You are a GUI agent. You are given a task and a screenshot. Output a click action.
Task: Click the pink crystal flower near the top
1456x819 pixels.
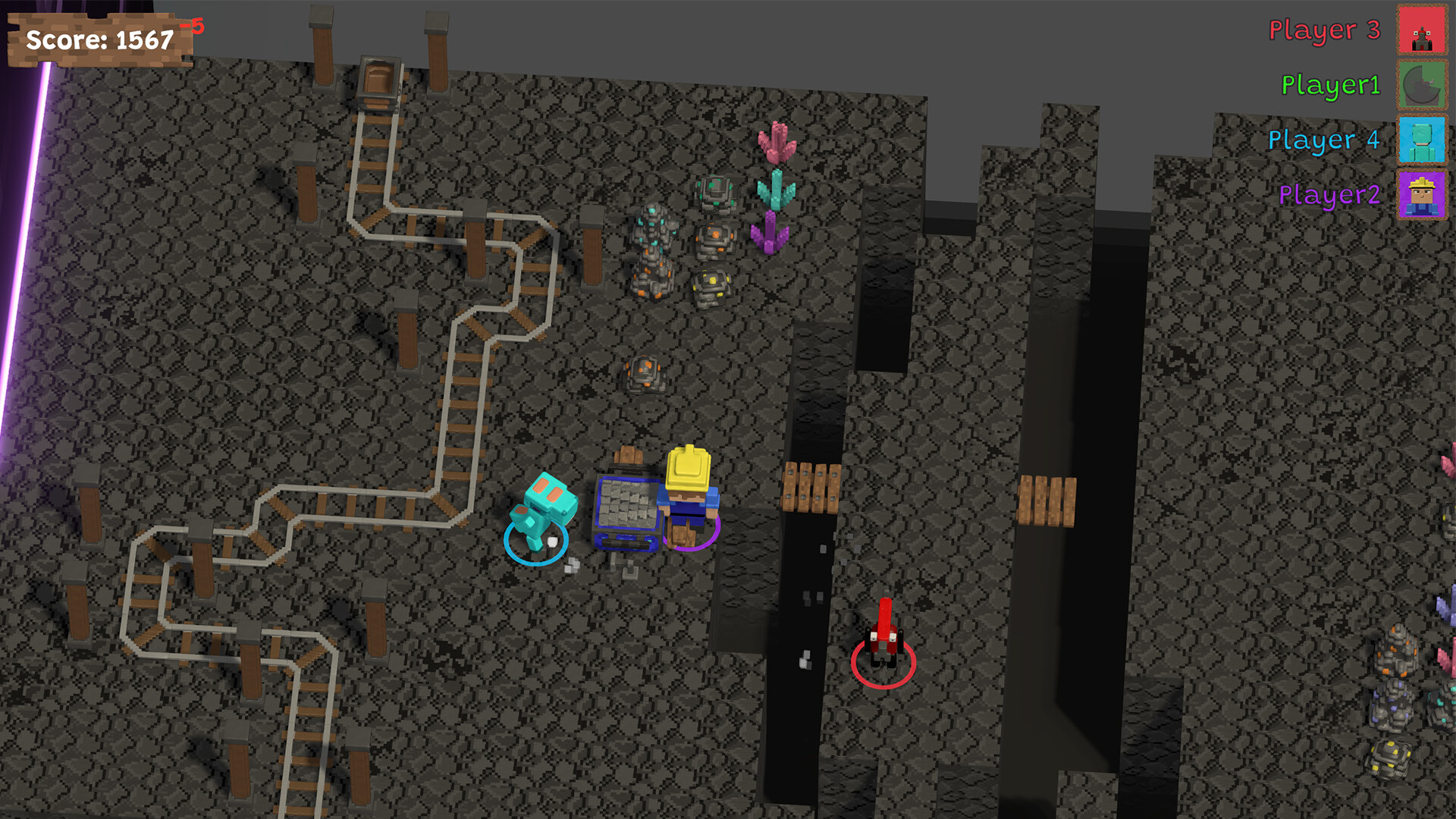[x=779, y=144]
